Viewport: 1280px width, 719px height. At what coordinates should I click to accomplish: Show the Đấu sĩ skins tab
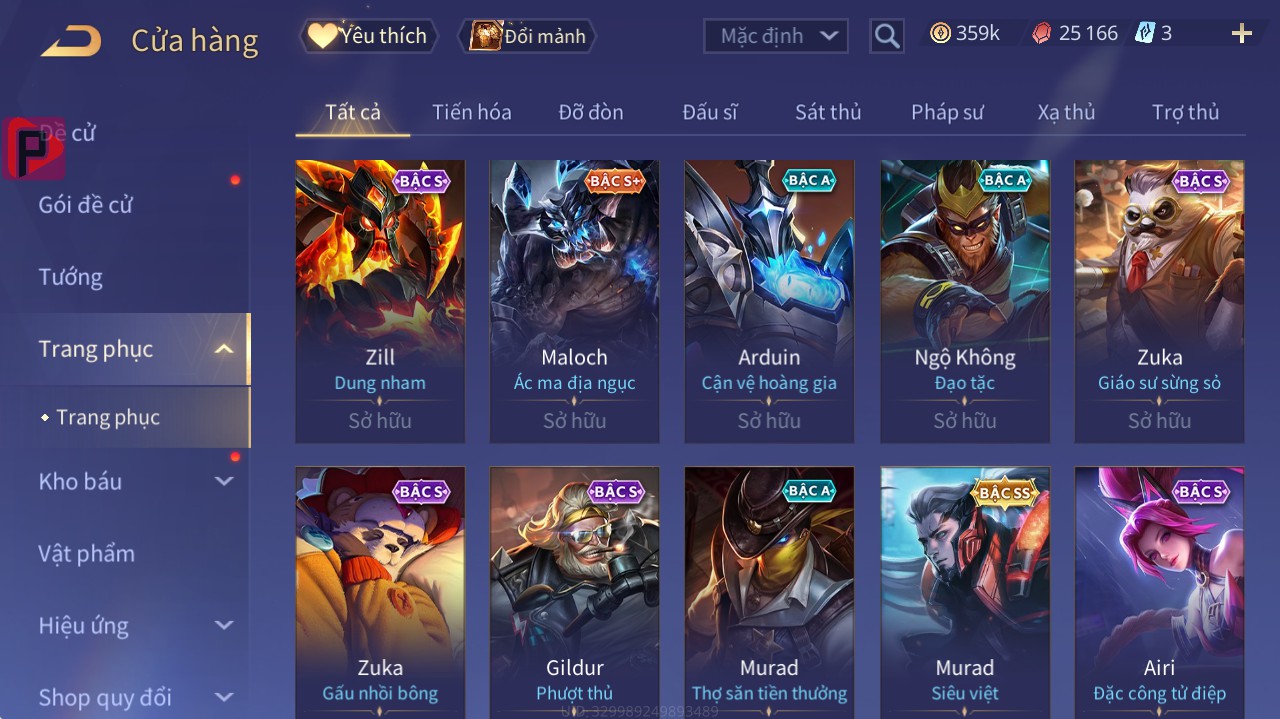click(709, 112)
